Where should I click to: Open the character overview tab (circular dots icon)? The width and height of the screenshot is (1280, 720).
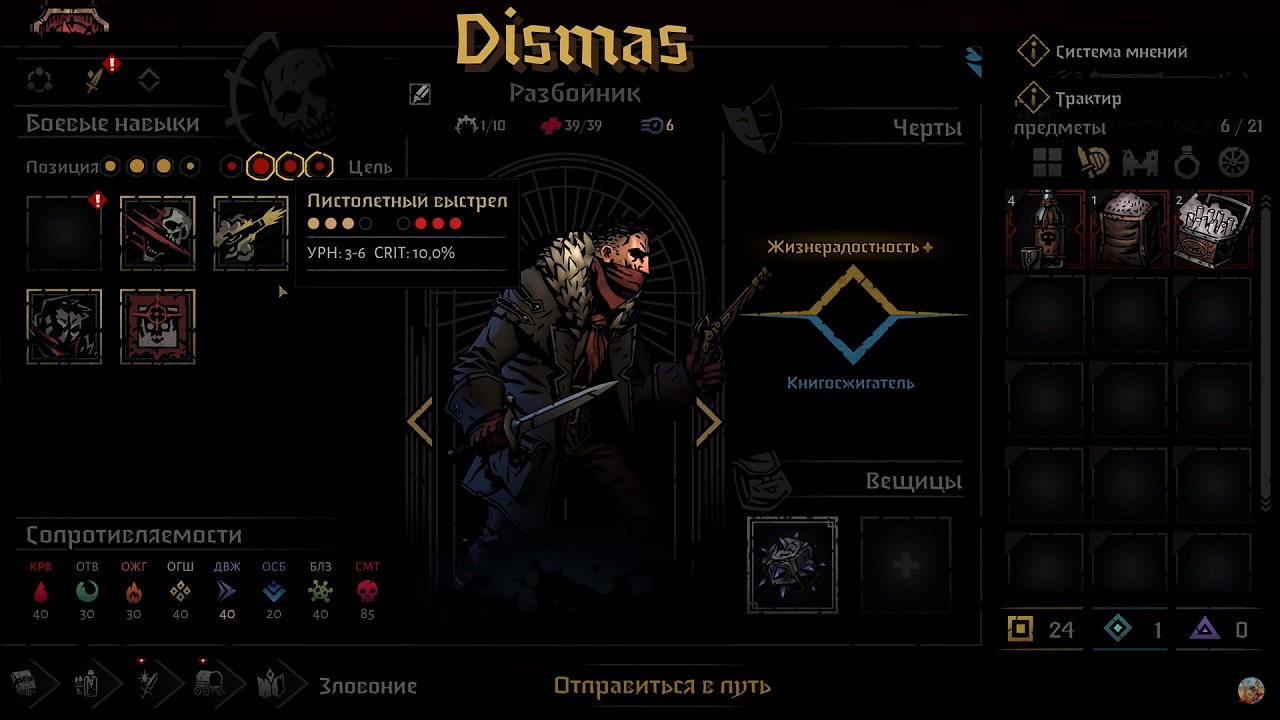tap(41, 80)
